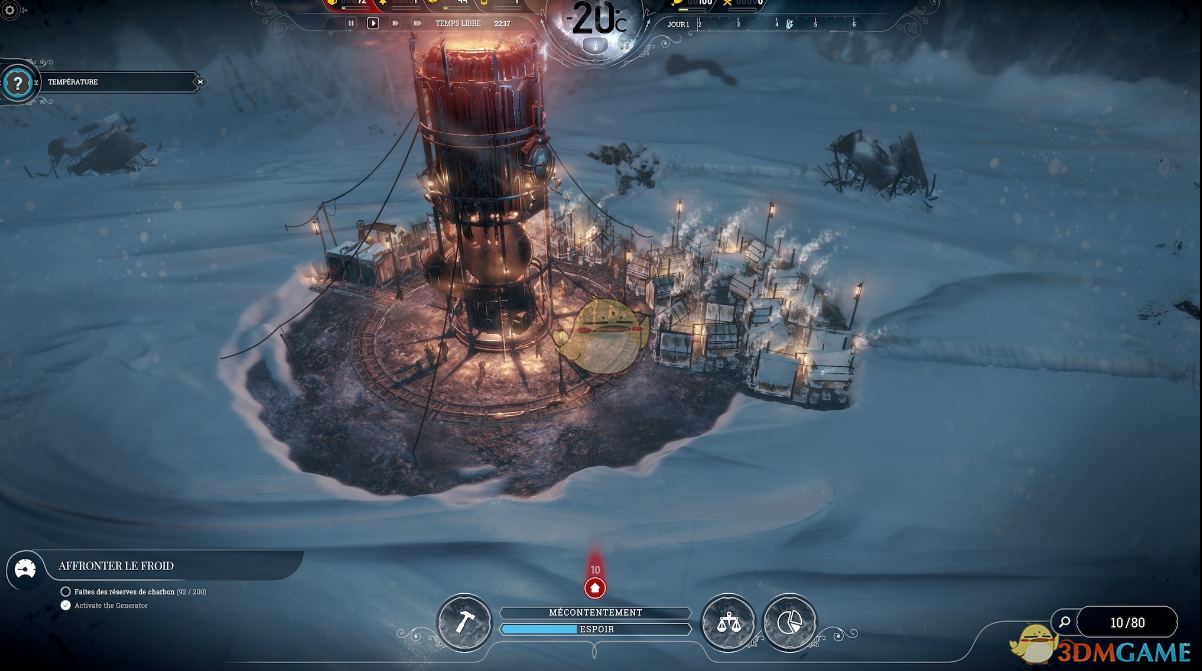Switch to double fast-forward speed
The image size is (1202, 671).
[x=396, y=22]
